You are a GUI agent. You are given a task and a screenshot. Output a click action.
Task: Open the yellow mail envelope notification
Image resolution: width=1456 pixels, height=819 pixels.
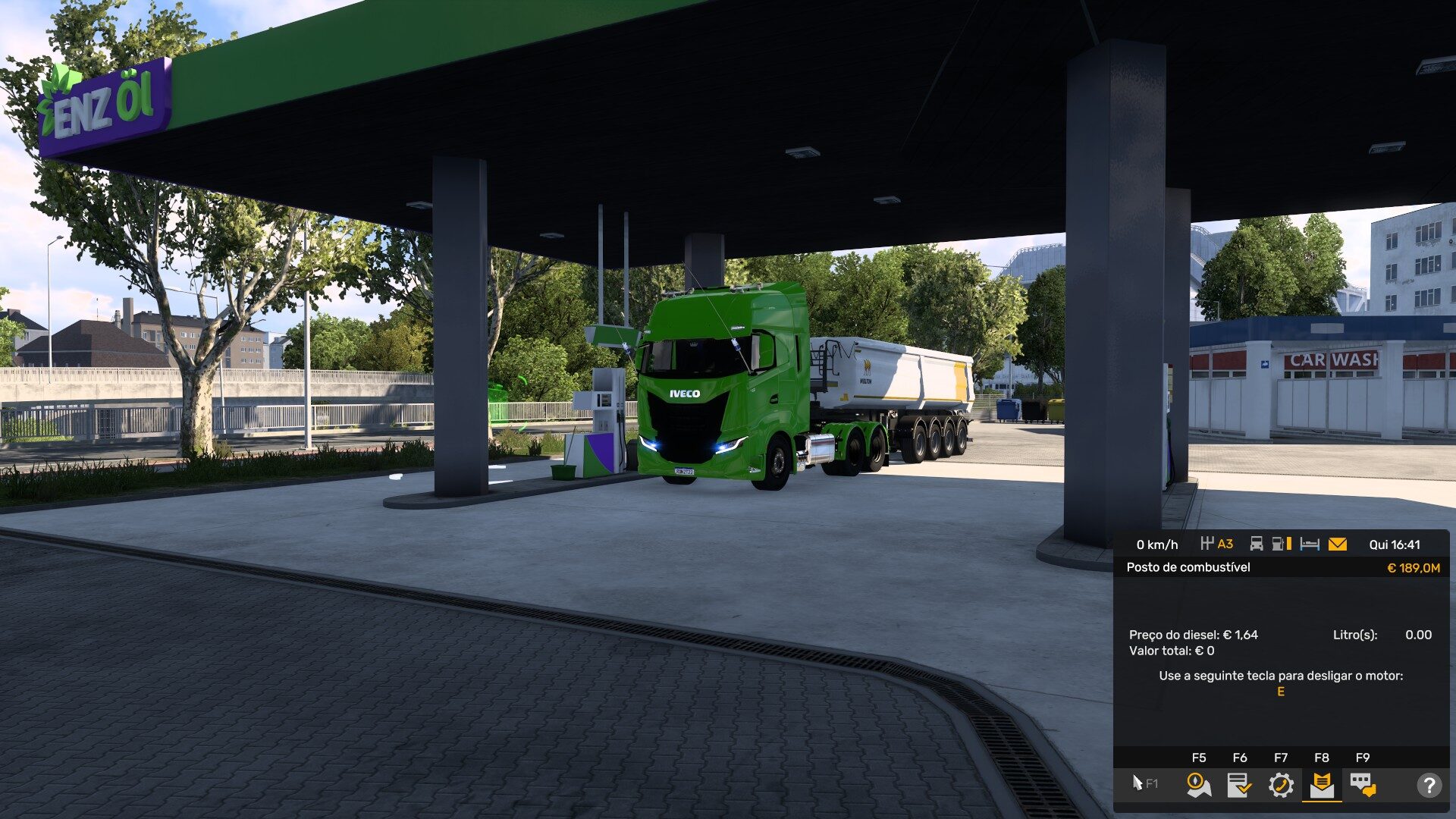[x=1338, y=544]
